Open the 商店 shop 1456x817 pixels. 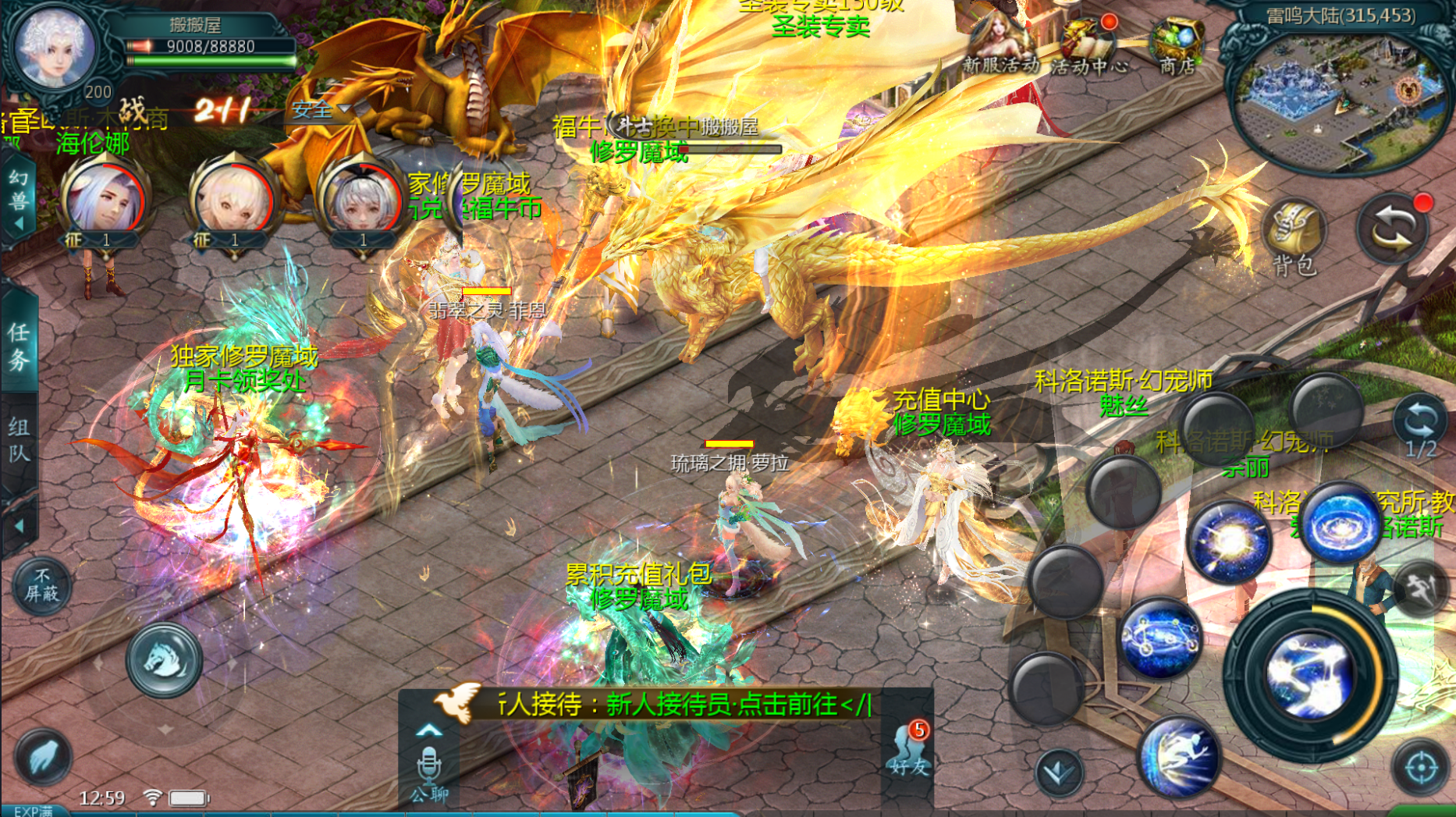coord(1178,45)
